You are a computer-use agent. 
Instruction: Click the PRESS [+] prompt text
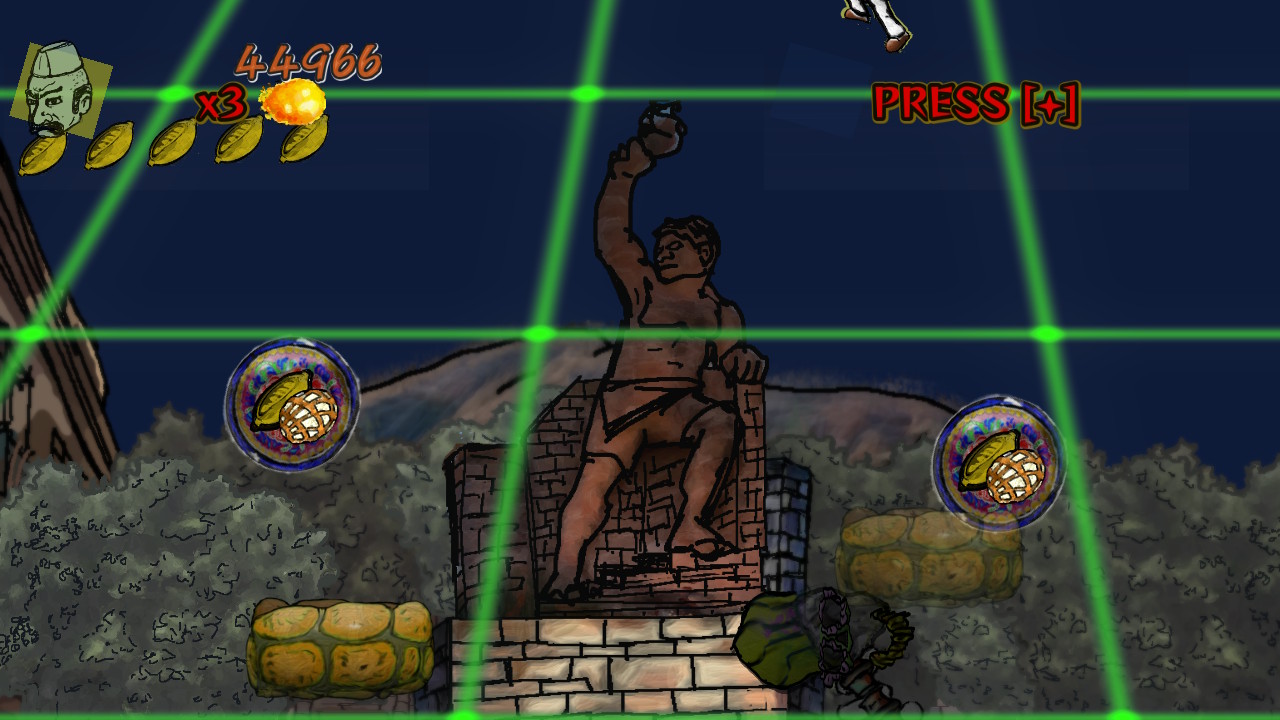point(975,100)
